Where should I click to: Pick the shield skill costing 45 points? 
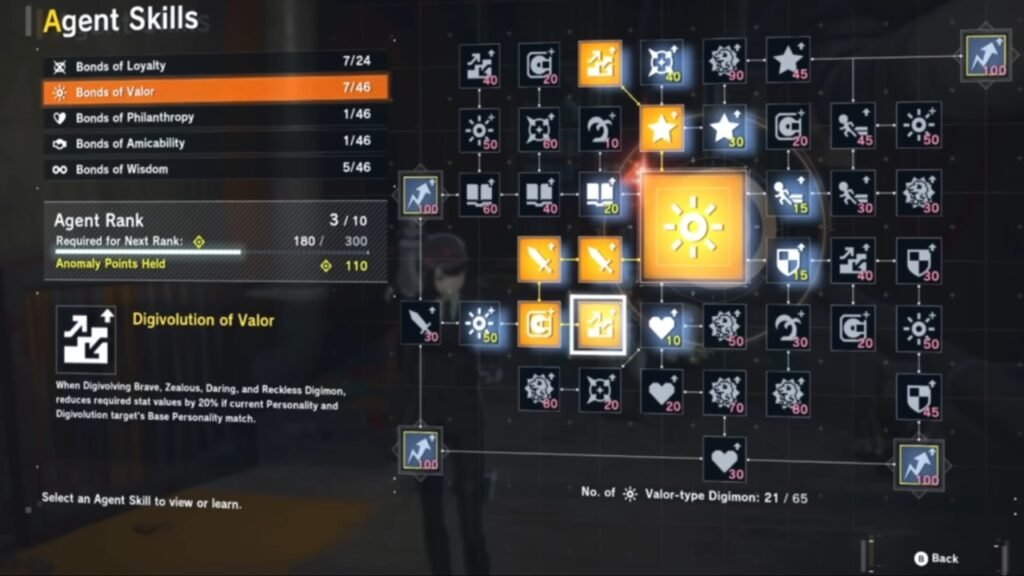pyautogui.click(x=918, y=394)
